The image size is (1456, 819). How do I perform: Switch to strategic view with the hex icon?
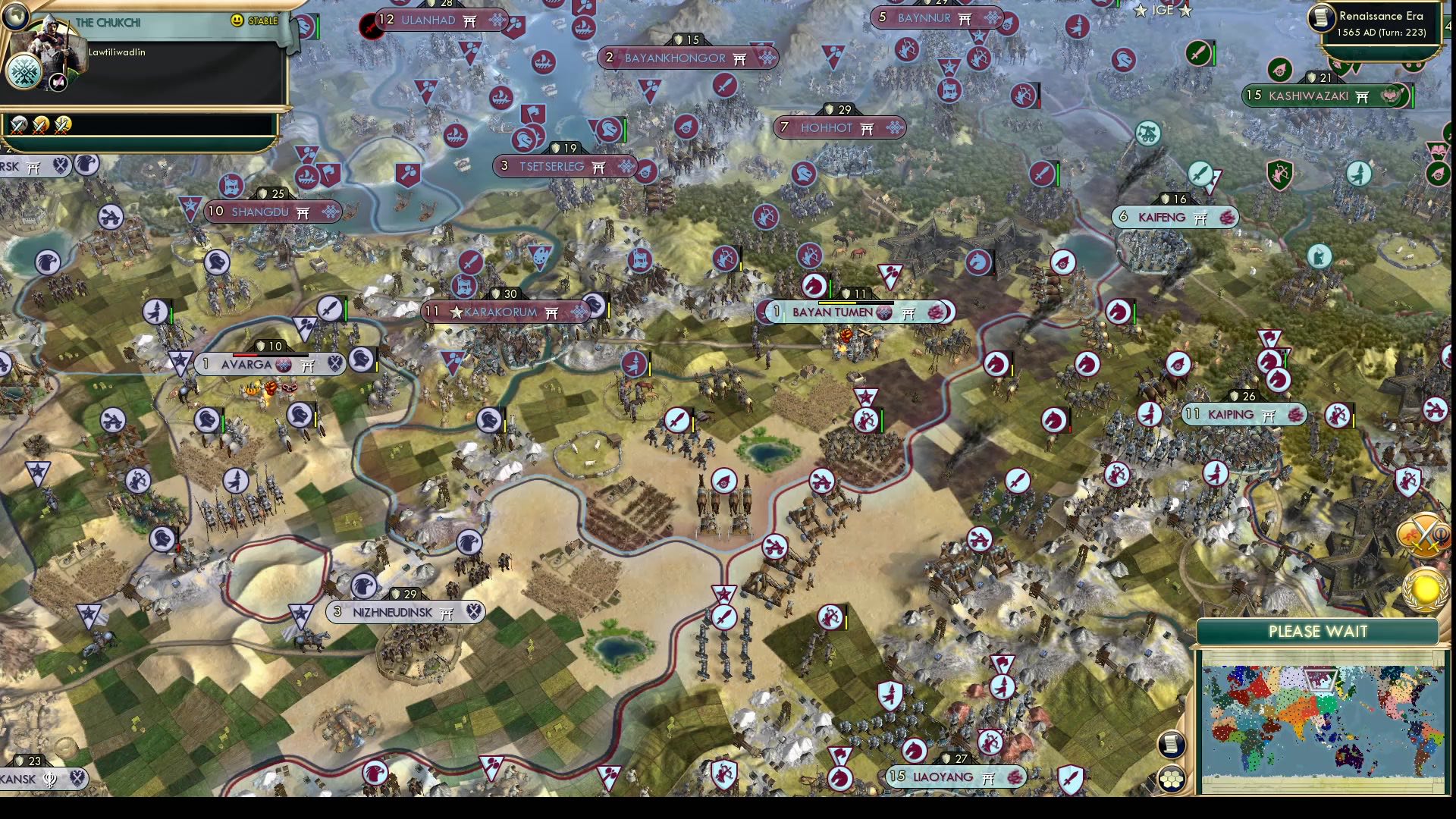pos(1172,778)
